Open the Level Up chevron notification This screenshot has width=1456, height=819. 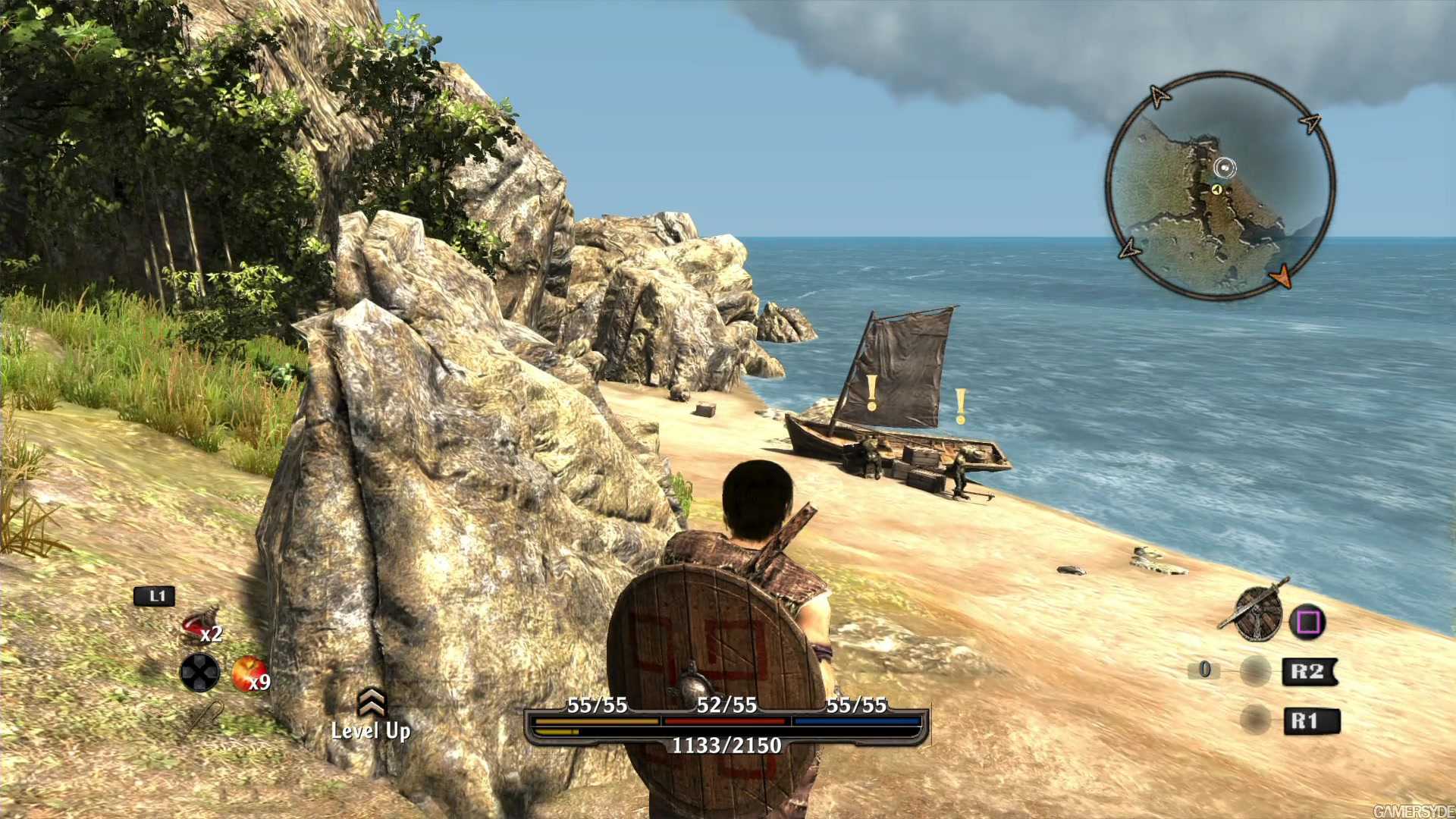click(372, 704)
